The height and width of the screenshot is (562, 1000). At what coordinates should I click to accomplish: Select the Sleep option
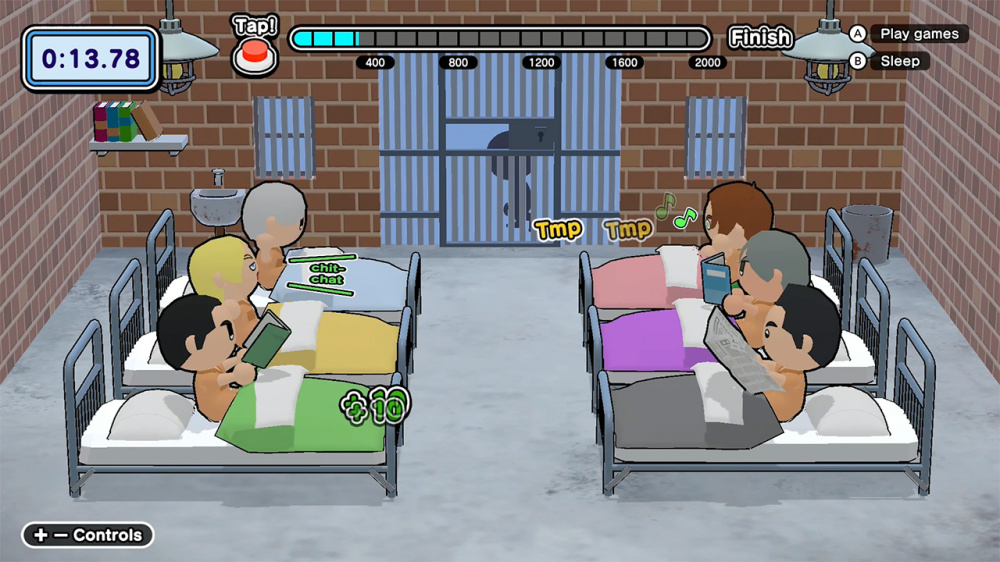coord(899,61)
